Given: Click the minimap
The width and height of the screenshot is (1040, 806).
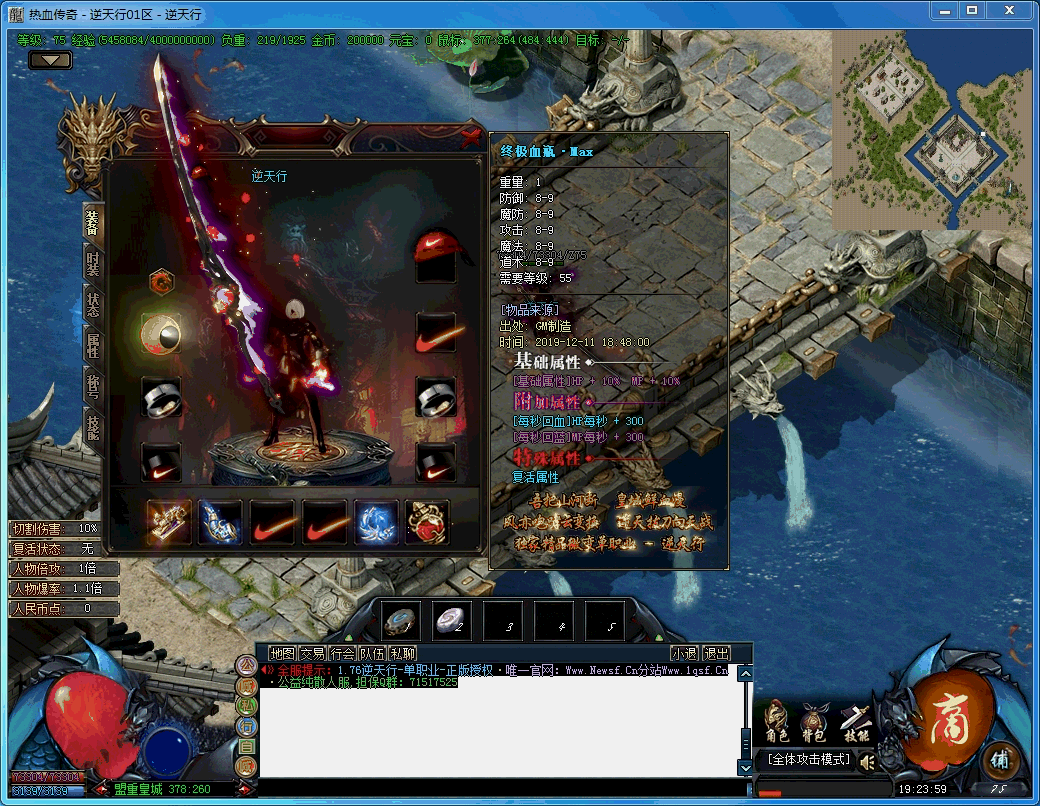Looking at the screenshot, I should [x=932, y=130].
